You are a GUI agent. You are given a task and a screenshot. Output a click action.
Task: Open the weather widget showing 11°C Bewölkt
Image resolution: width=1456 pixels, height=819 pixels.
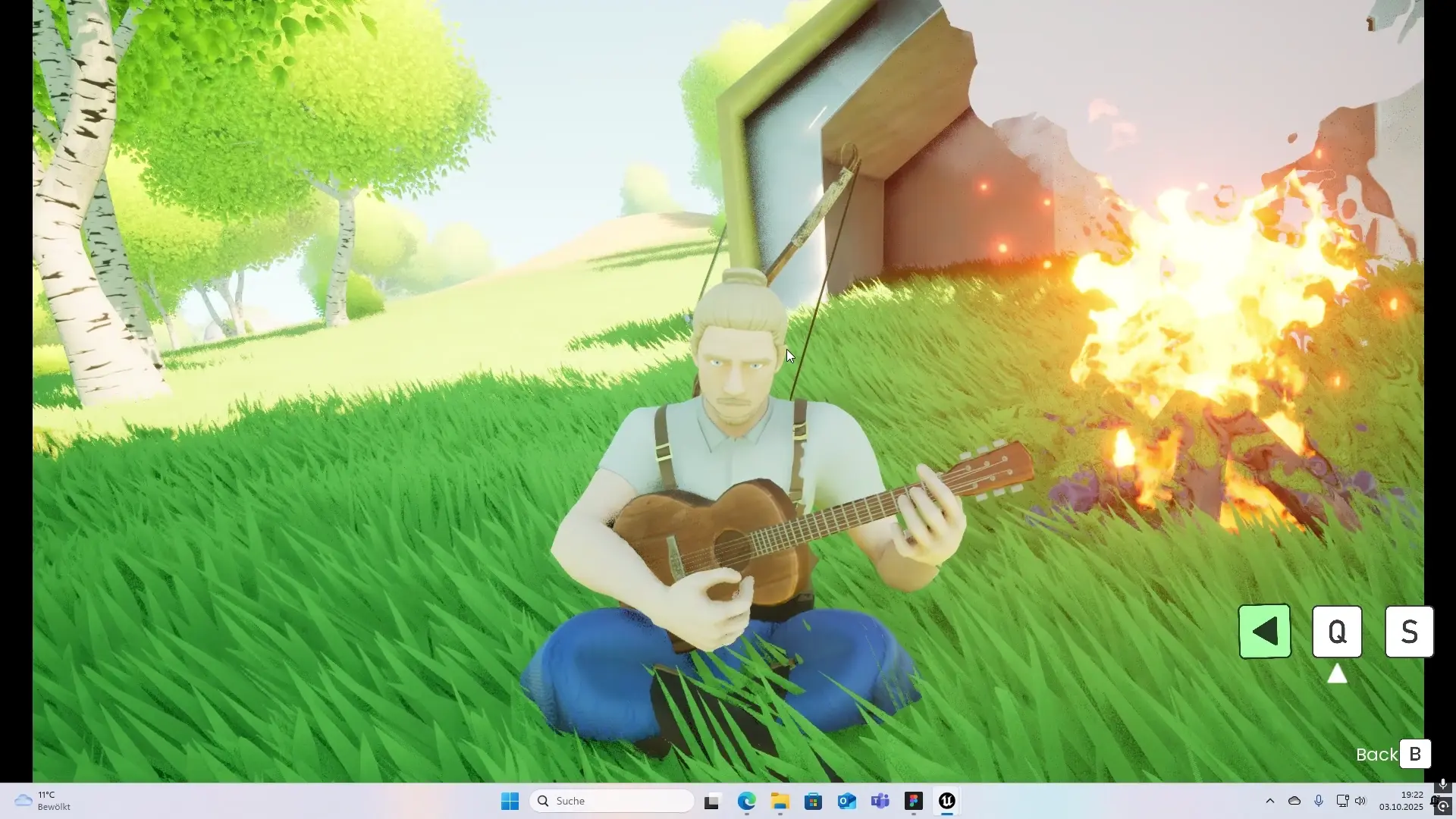tap(42, 800)
